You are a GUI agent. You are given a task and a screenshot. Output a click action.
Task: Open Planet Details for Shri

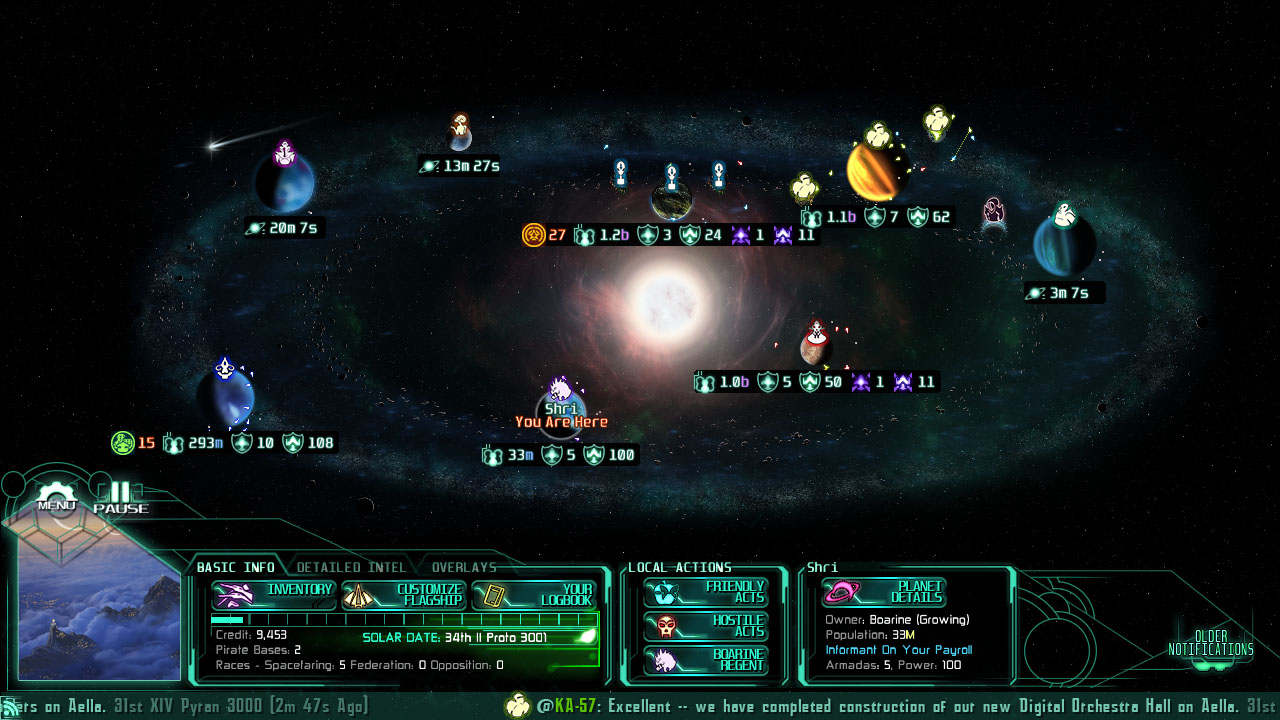[x=884, y=592]
